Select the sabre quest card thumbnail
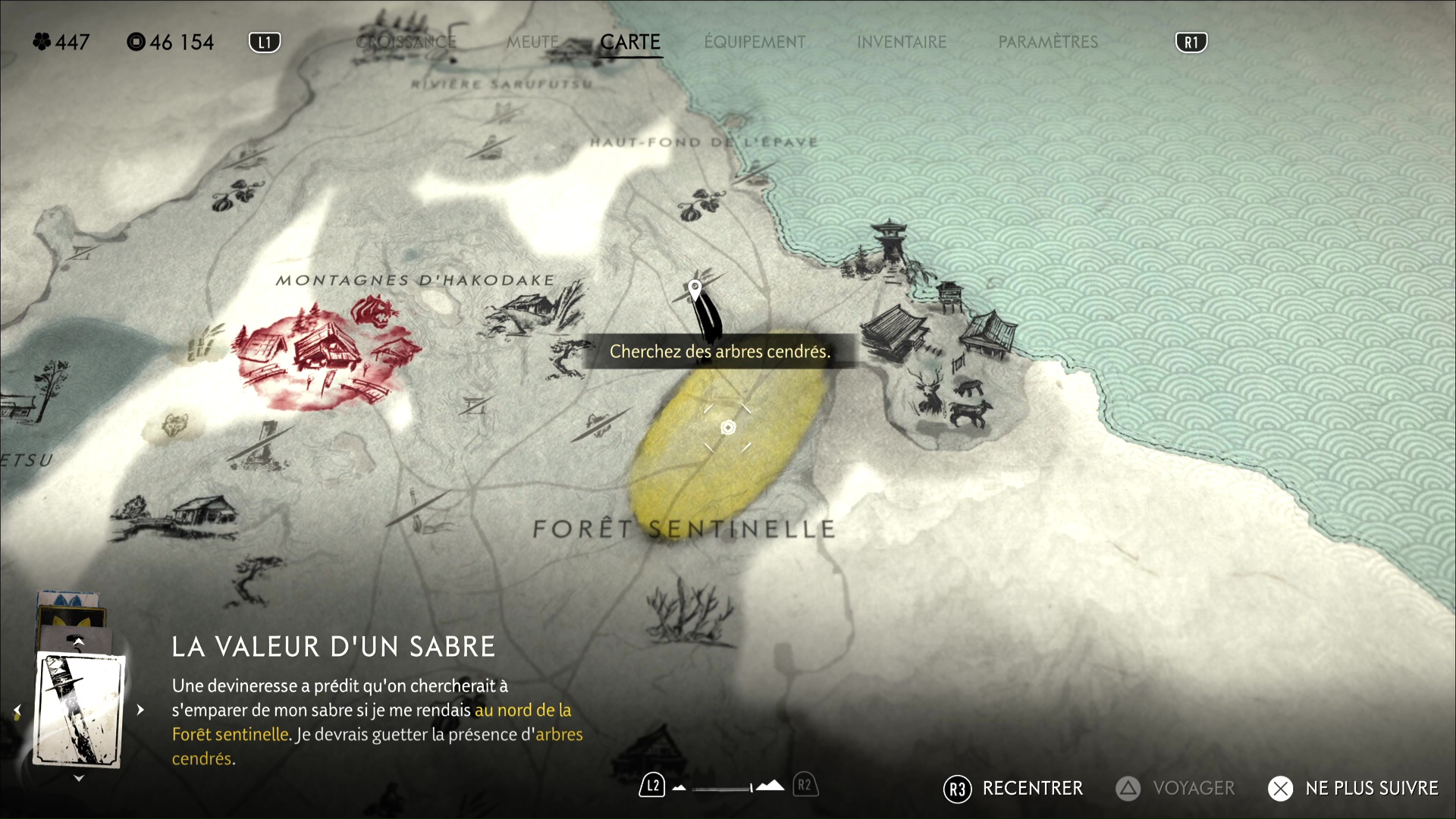This screenshot has height=819, width=1456. click(80, 710)
